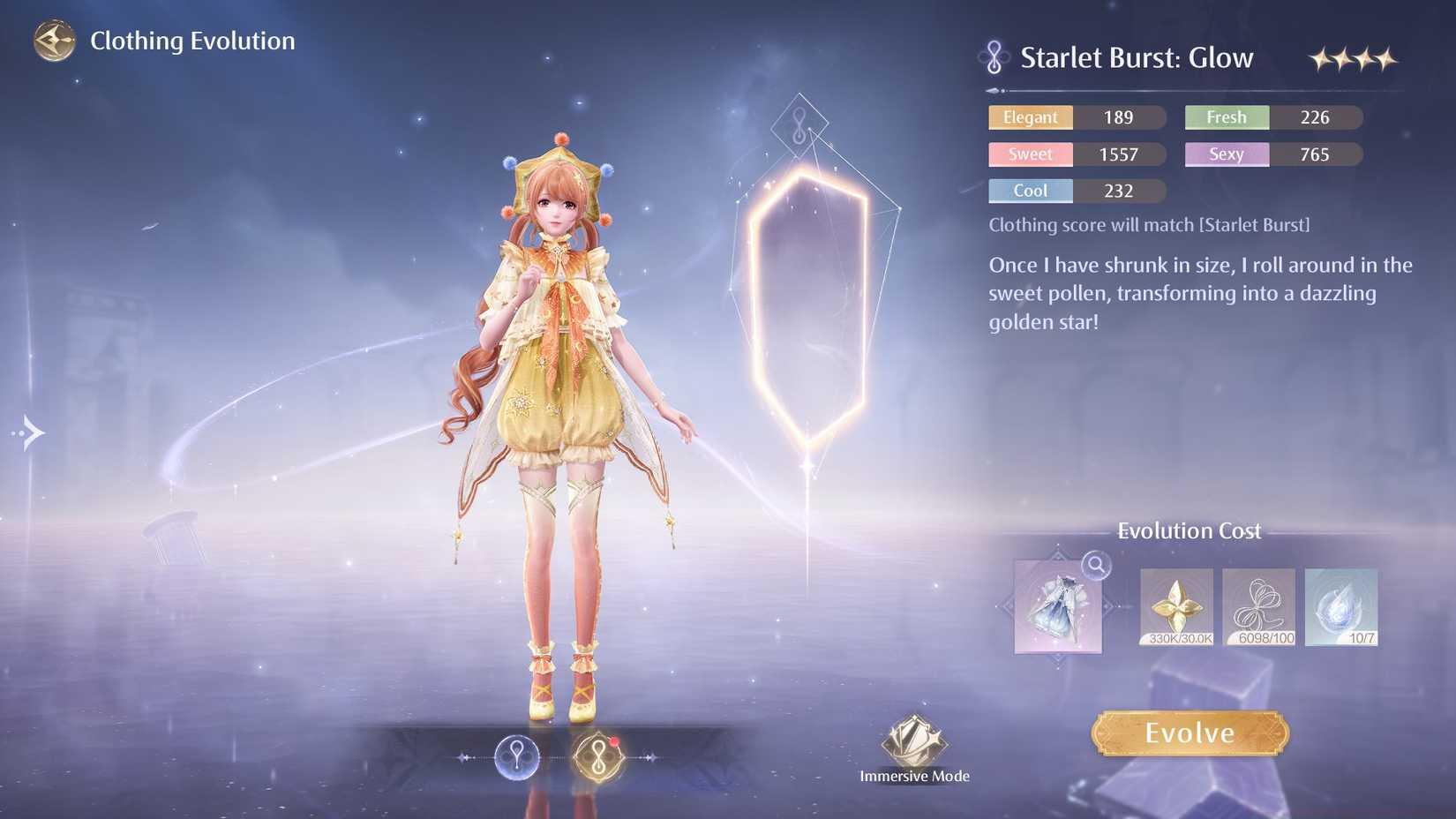Click the Sexy attribute label
This screenshot has width=1456, height=819.
pyautogui.click(x=1226, y=154)
